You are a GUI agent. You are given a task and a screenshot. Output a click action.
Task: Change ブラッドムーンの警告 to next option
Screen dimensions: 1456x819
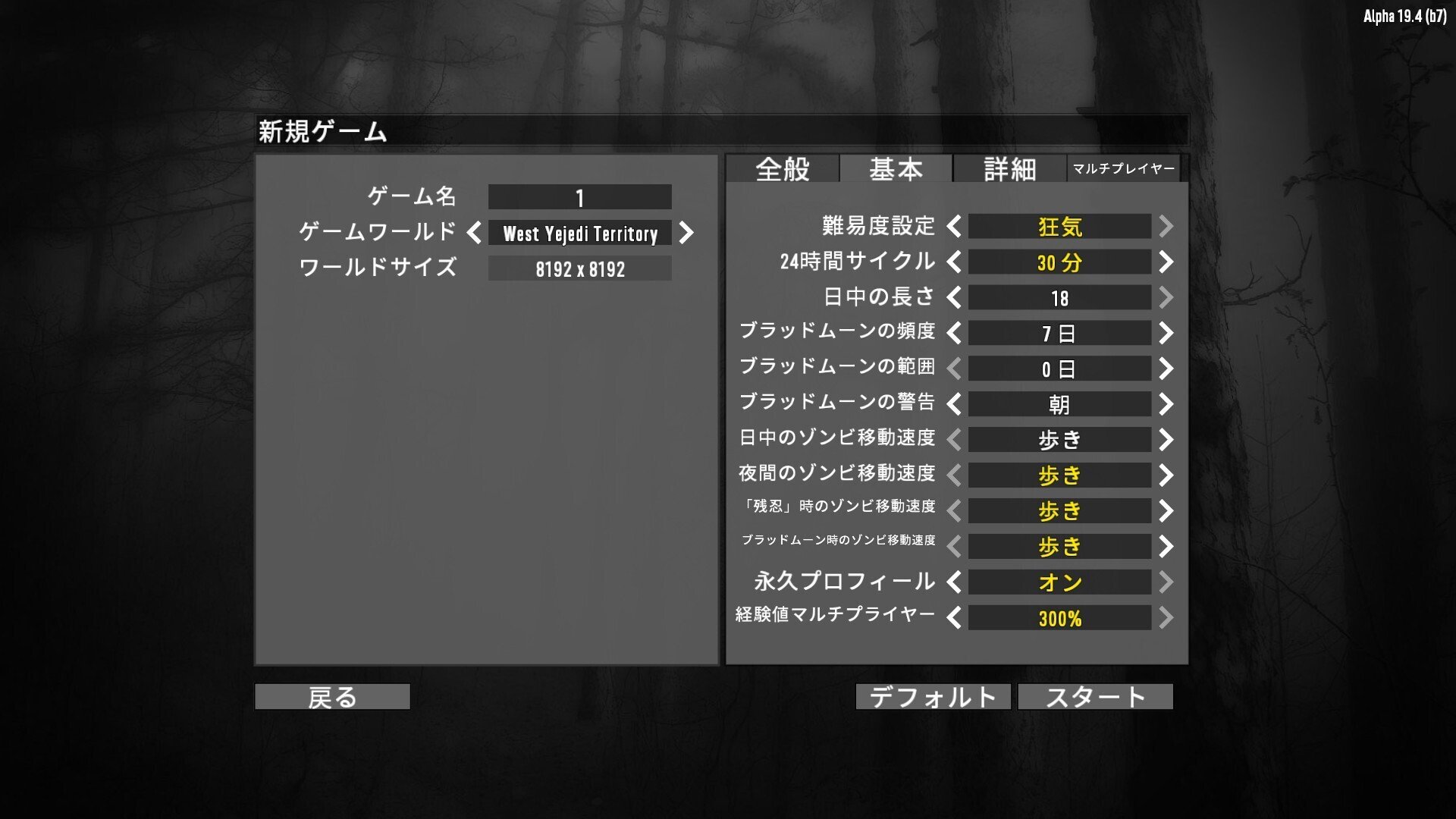tap(1166, 404)
